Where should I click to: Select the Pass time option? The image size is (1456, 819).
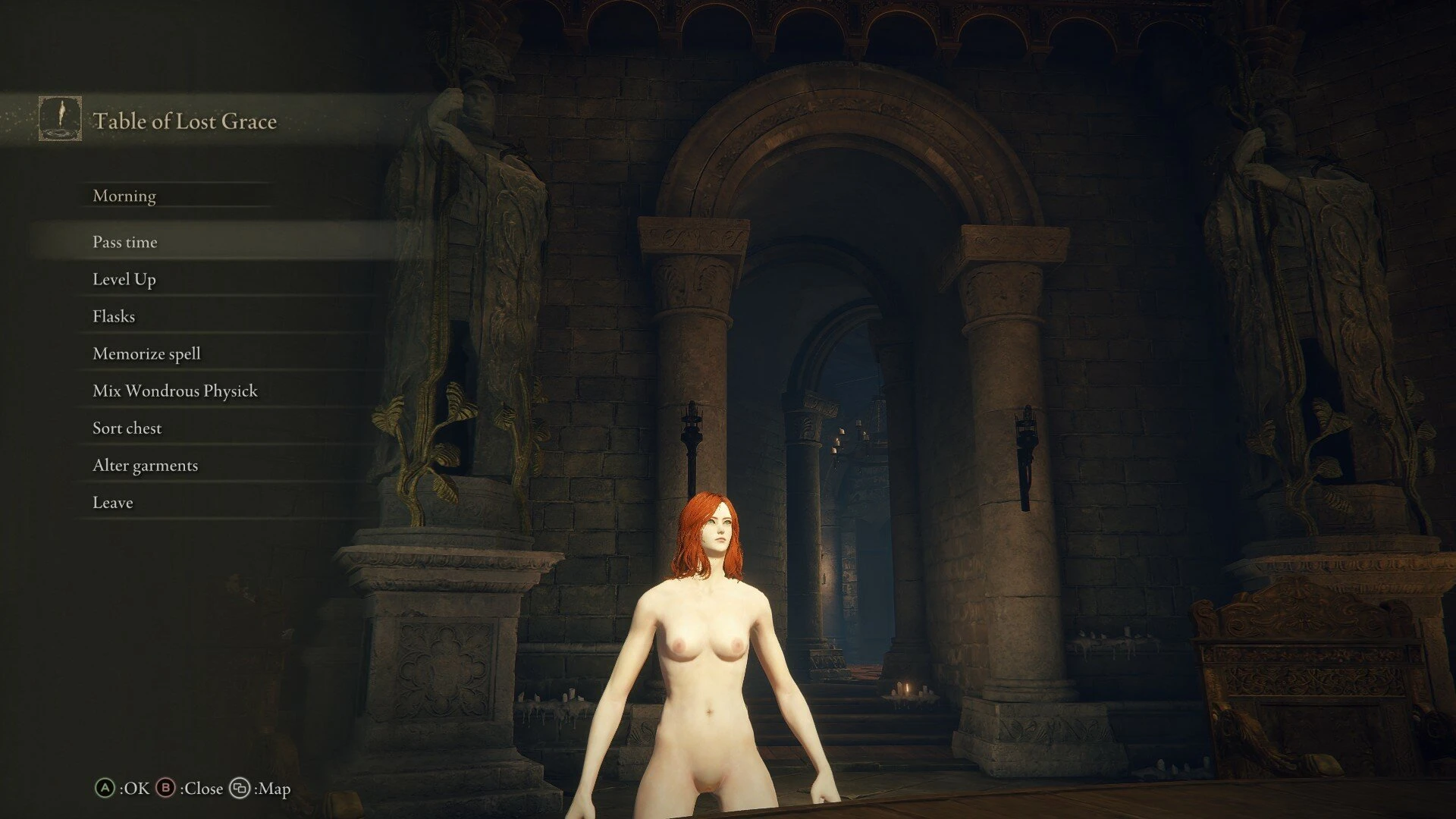(x=124, y=242)
